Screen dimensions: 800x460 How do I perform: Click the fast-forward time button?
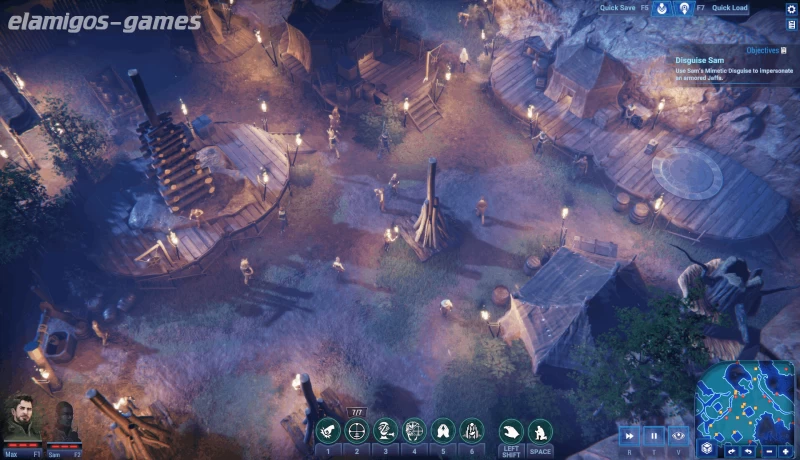[x=630, y=435]
